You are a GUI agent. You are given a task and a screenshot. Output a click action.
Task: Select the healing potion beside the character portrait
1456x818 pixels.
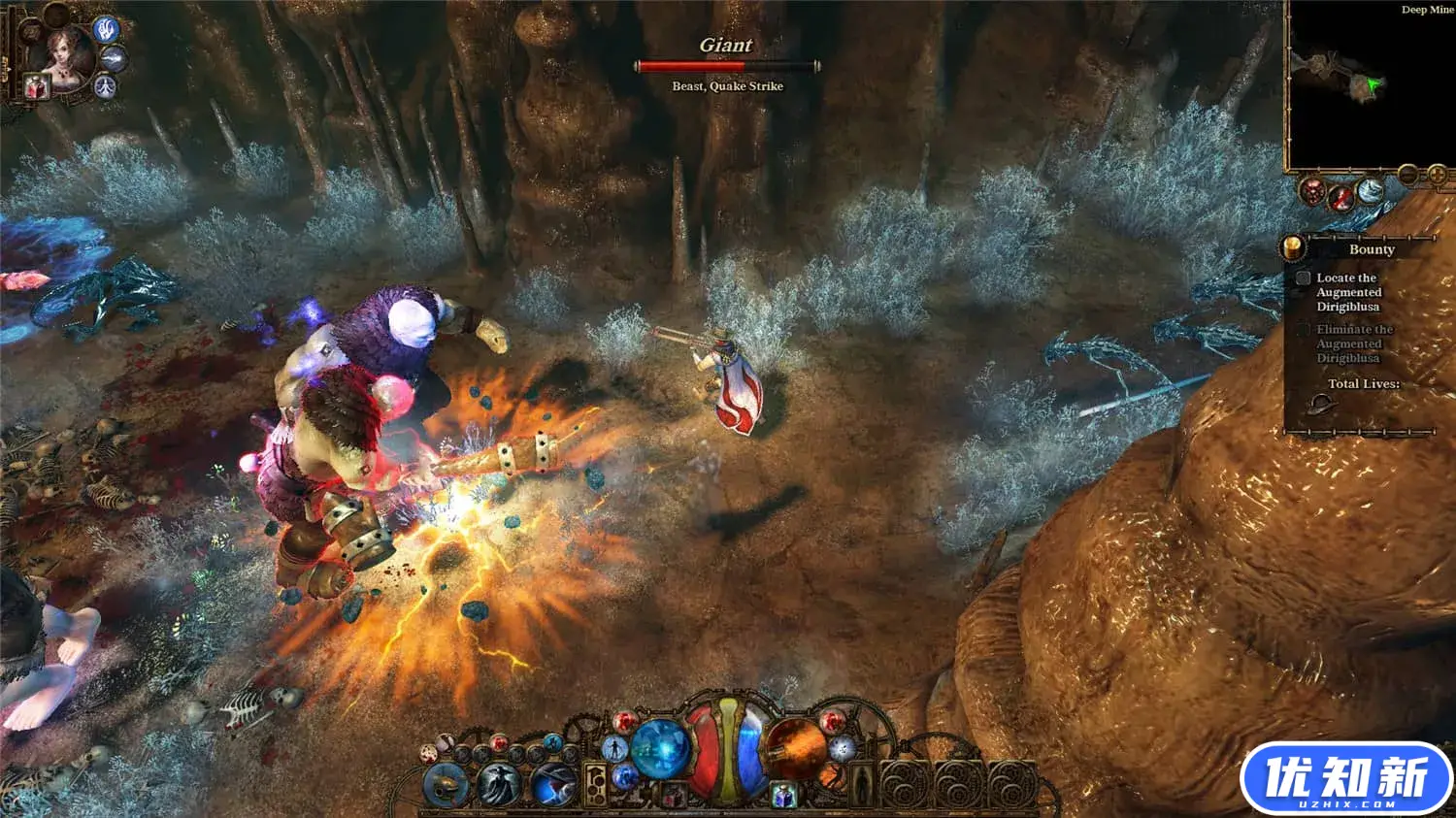pyautogui.click(x=36, y=86)
